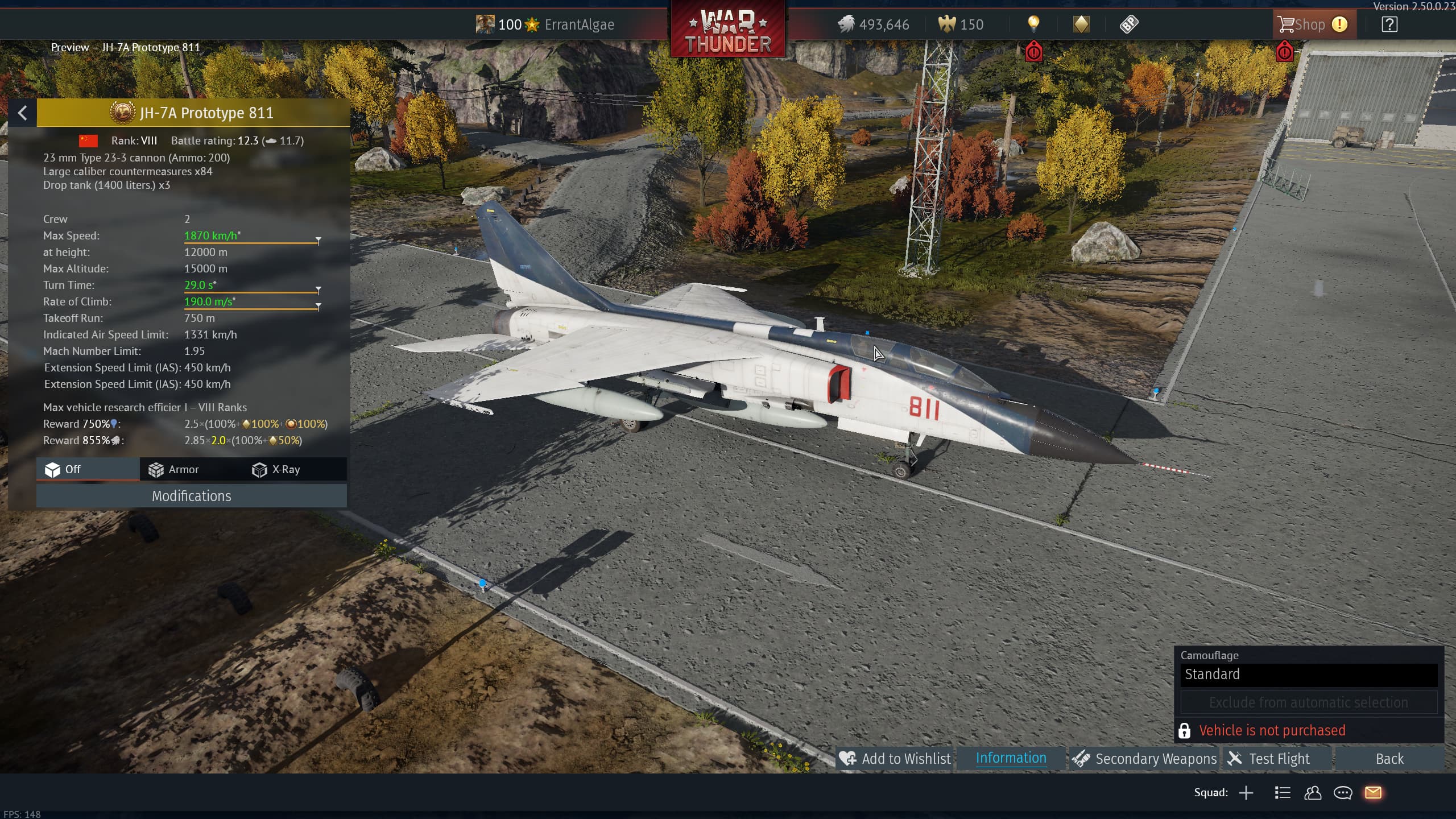Switch vehicle view to X-Ray mode

(x=276, y=470)
